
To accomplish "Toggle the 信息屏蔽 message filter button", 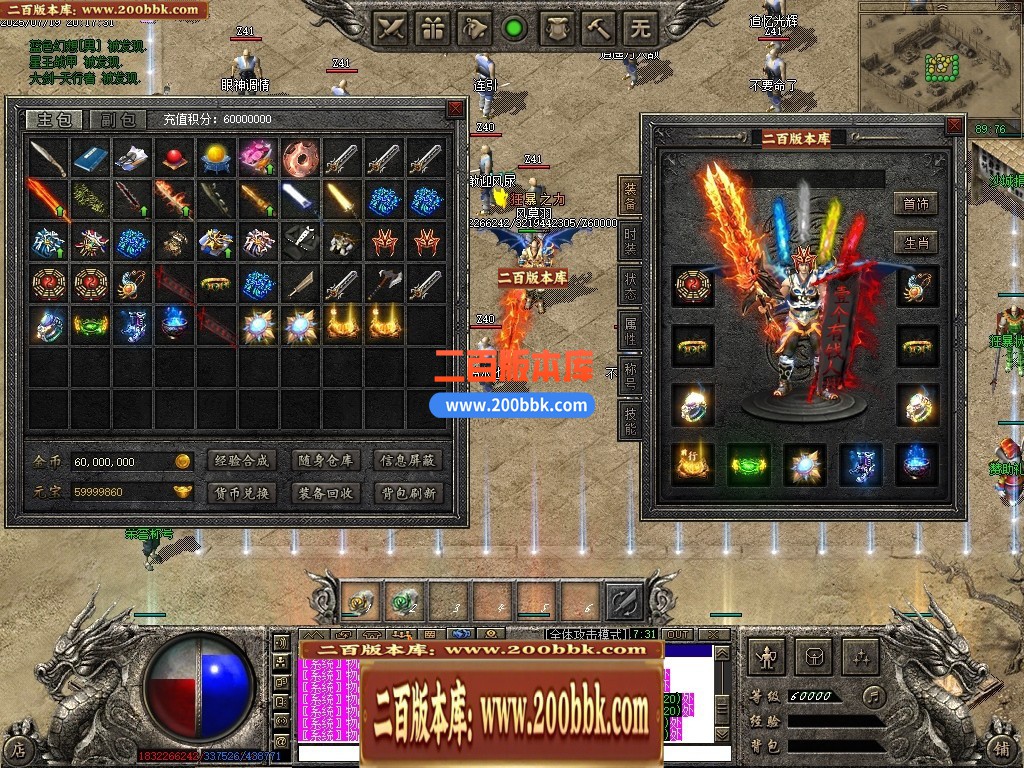I will (408, 461).
